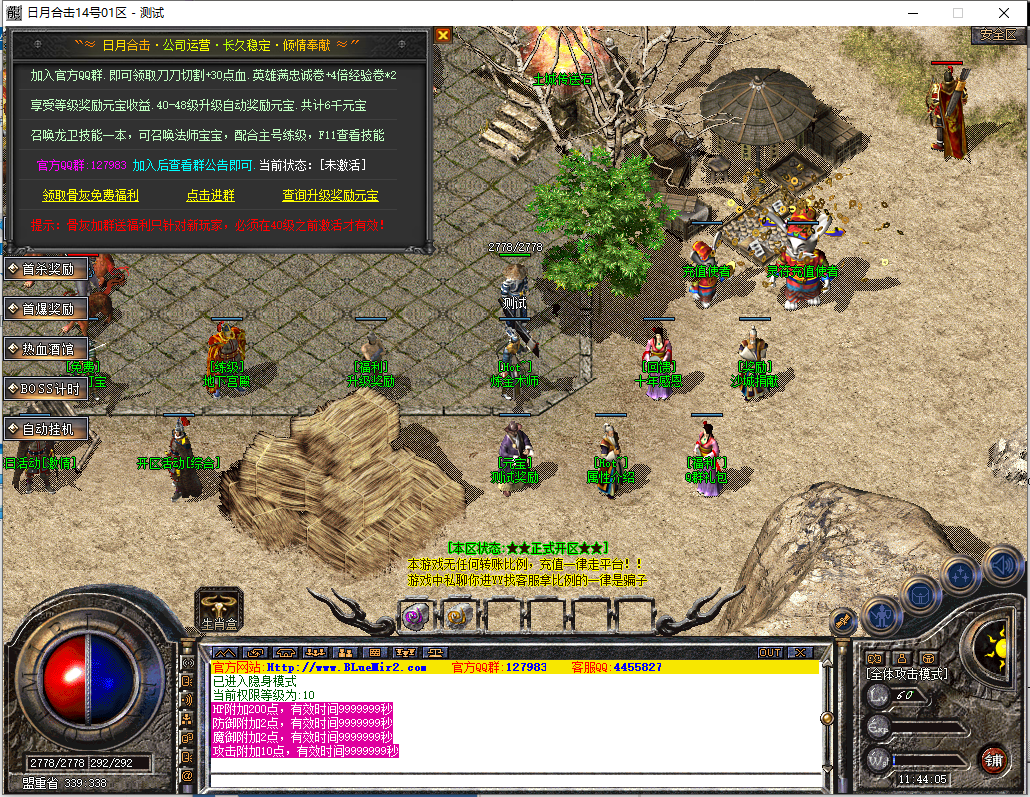Close the announcement panel with the orange X

pyautogui.click(x=443, y=35)
